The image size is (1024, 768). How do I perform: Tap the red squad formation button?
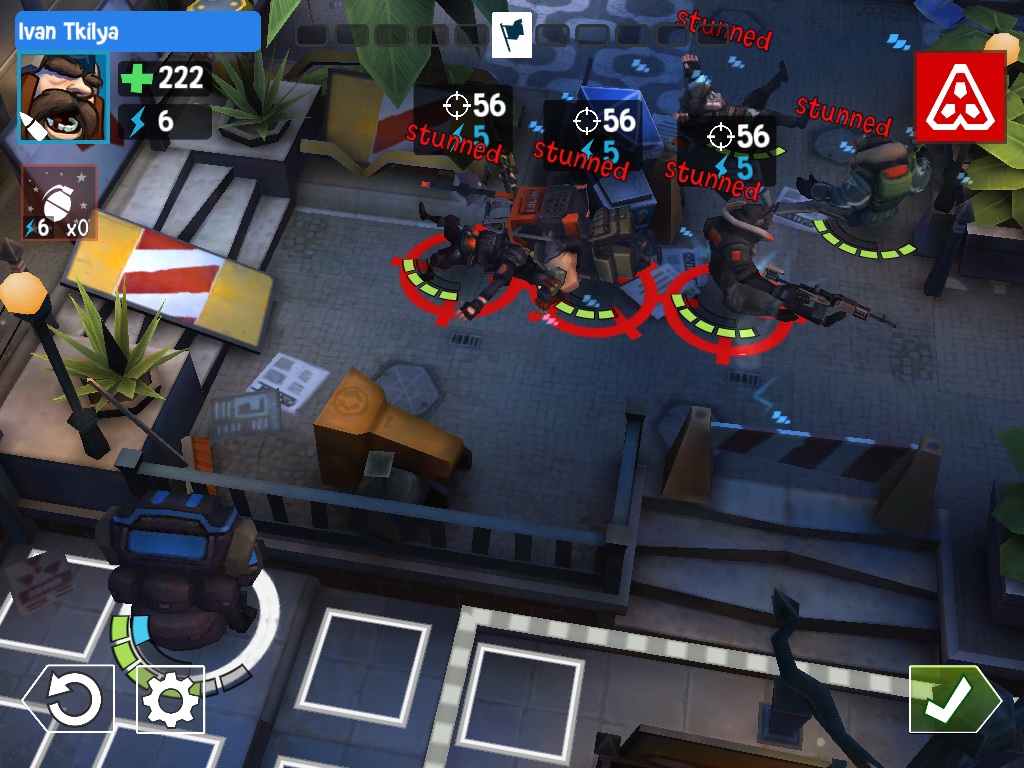click(x=960, y=96)
